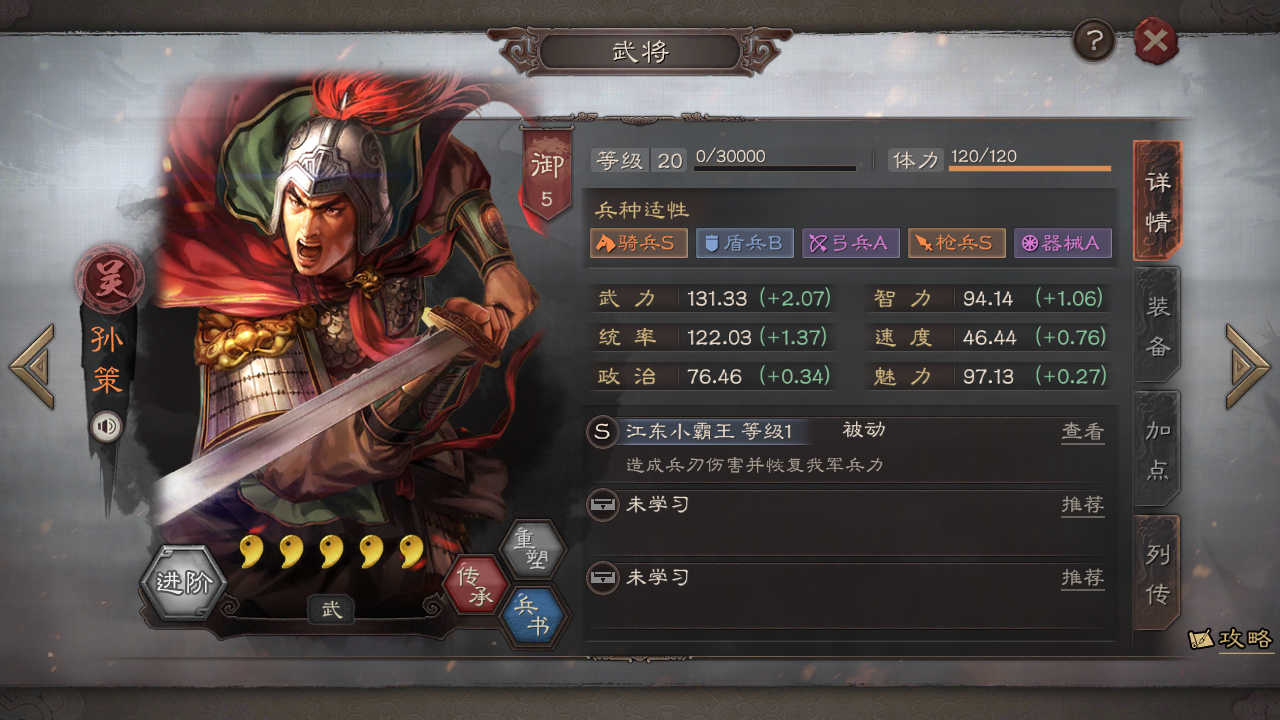Screen dimensions: 1280x720
Task: Select the 弓兵A archer aptitude icon
Action: click(850, 243)
